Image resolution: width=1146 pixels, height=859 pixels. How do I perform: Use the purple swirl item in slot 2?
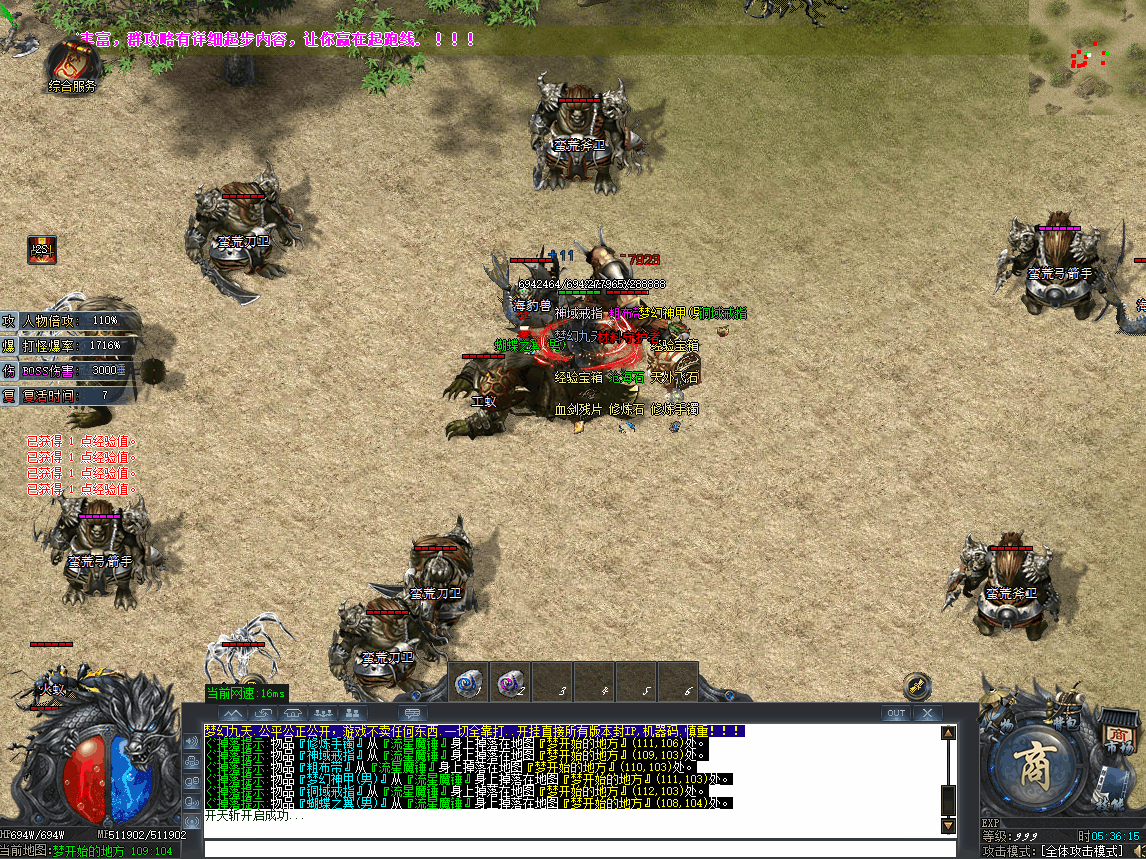510,681
